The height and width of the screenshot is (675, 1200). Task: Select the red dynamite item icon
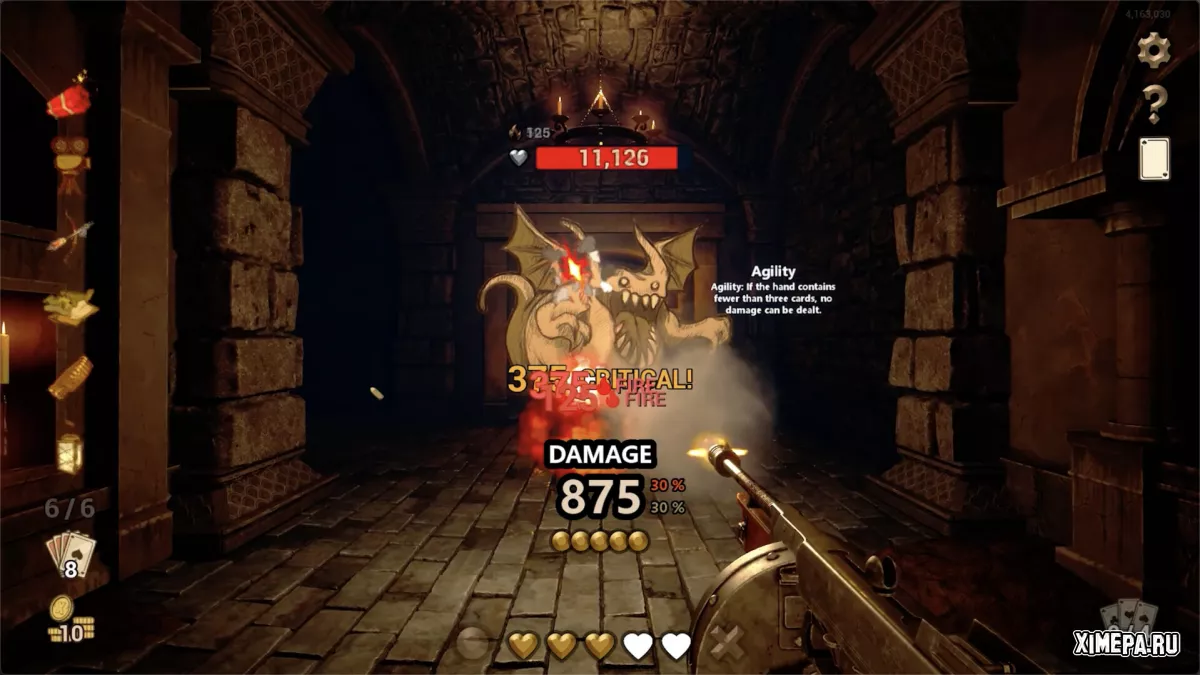click(x=68, y=100)
